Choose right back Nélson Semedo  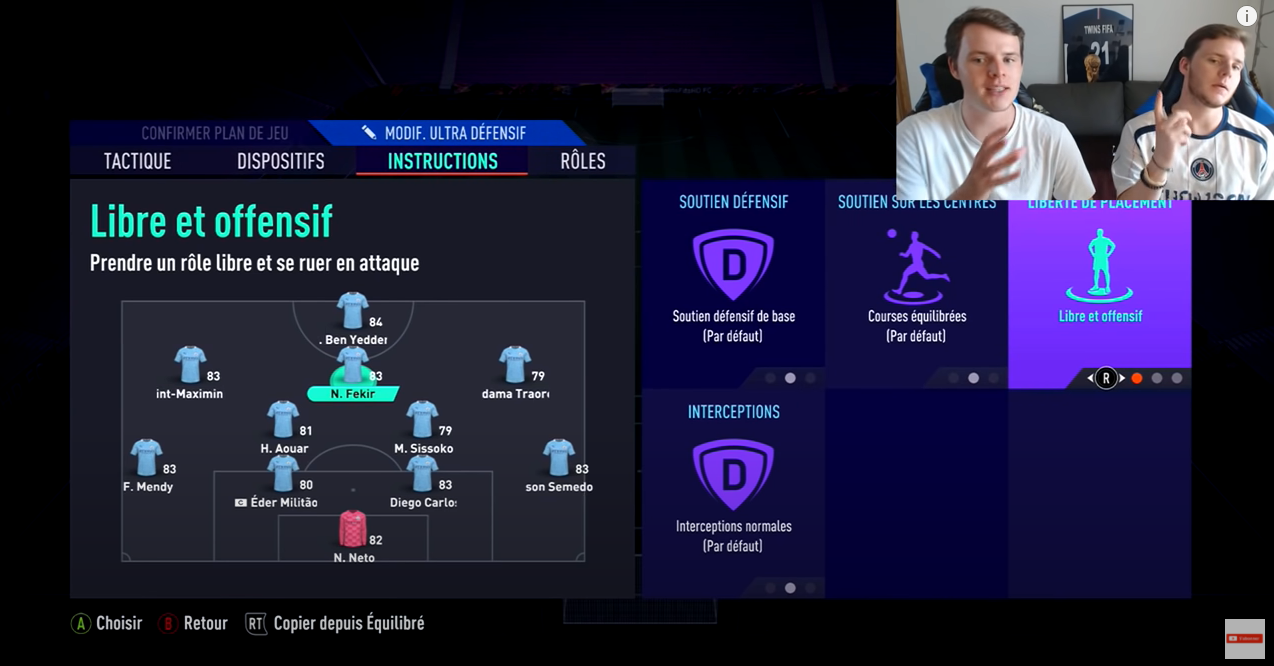tap(558, 459)
